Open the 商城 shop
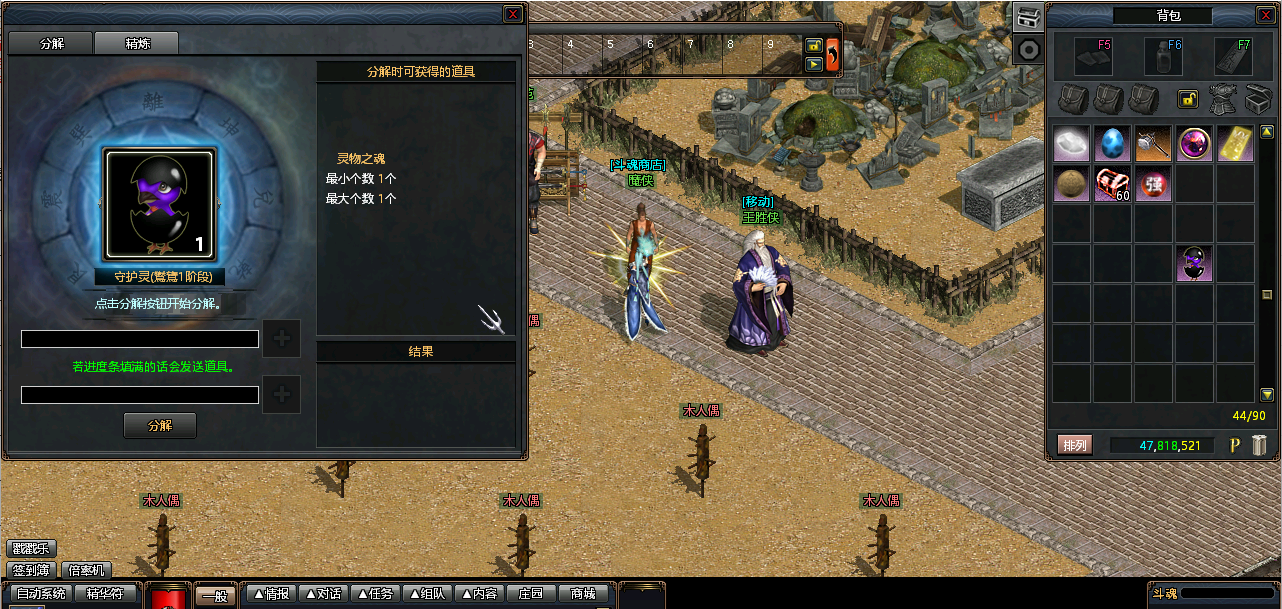This screenshot has width=1282, height=609. 583,594
